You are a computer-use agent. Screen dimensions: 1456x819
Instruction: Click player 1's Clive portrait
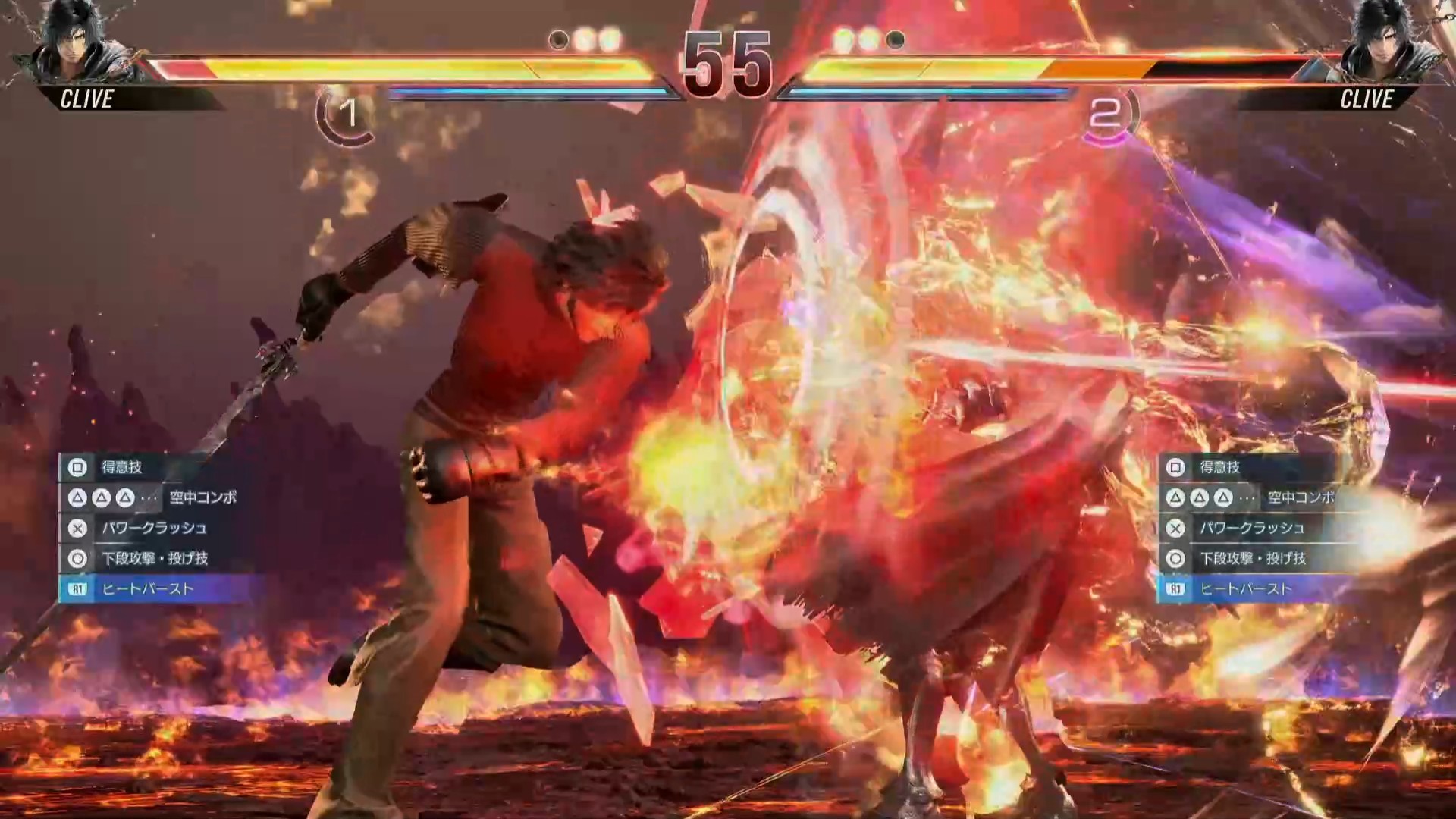pos(72,42)
